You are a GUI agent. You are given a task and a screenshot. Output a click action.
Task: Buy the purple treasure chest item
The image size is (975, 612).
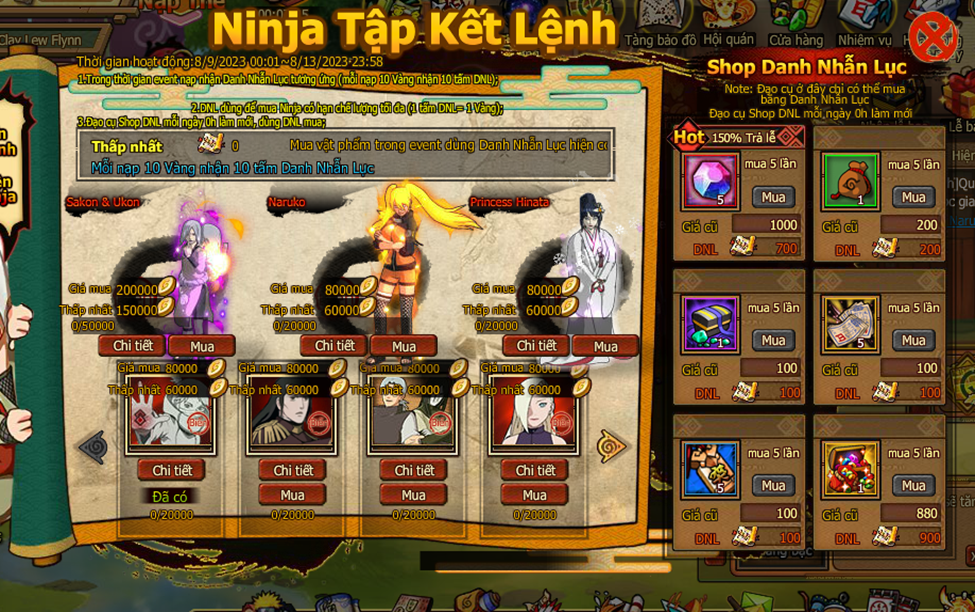[773, 340]
